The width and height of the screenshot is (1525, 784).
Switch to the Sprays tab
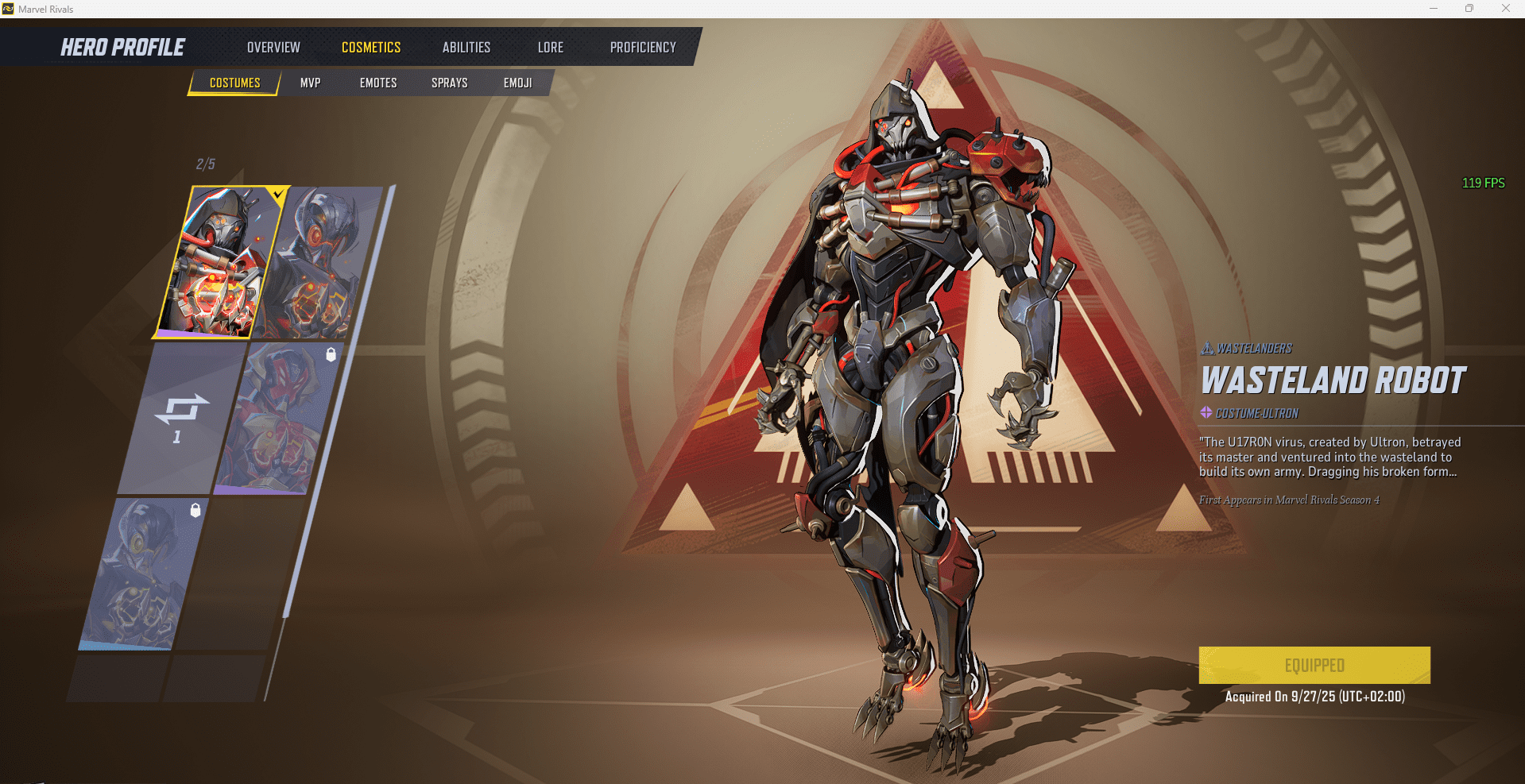[449, 83]
